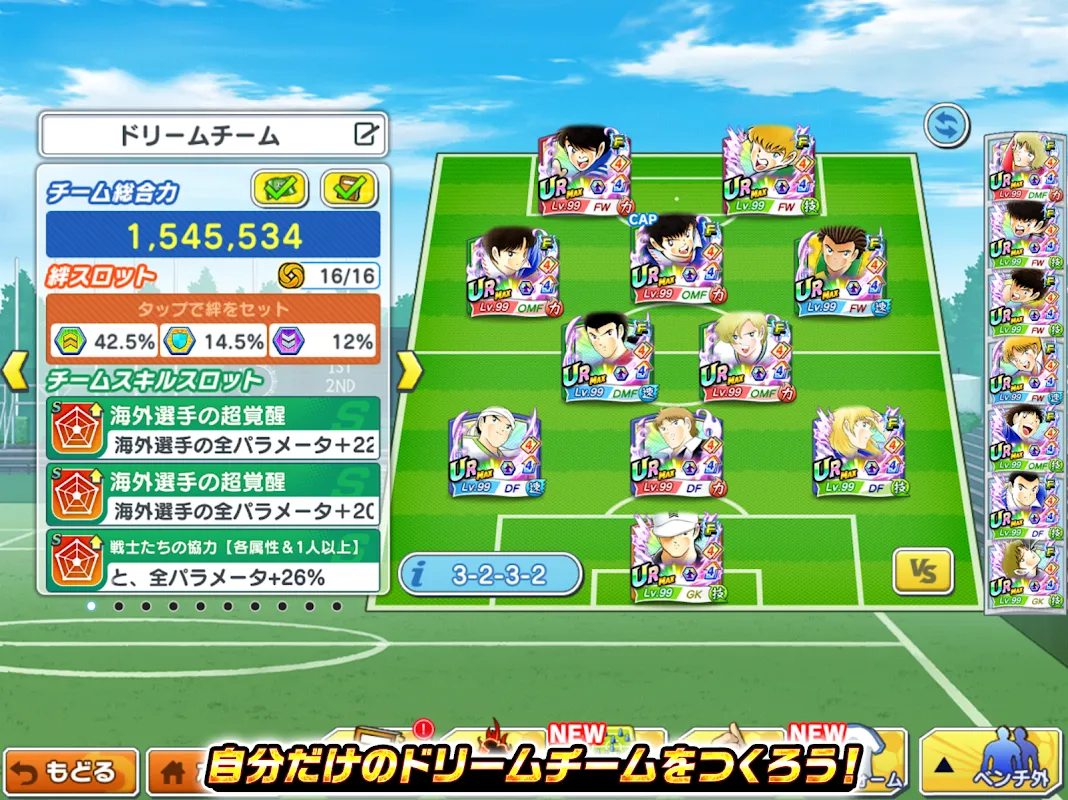Go to next team with right arrow
This screenshot has width=1068, height=800.
coord(409,371)
